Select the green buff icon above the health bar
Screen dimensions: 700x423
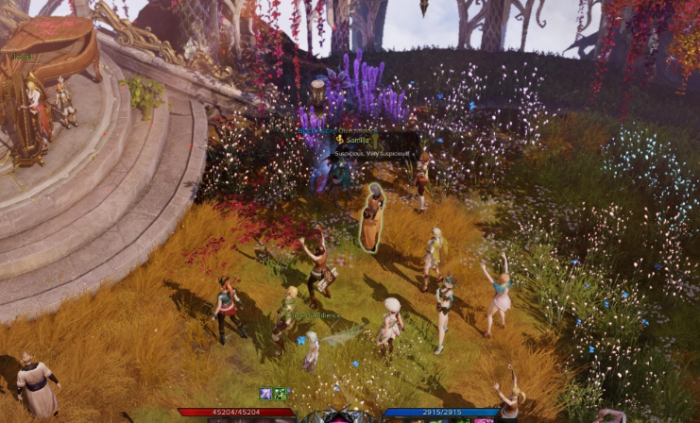[281, 394]
